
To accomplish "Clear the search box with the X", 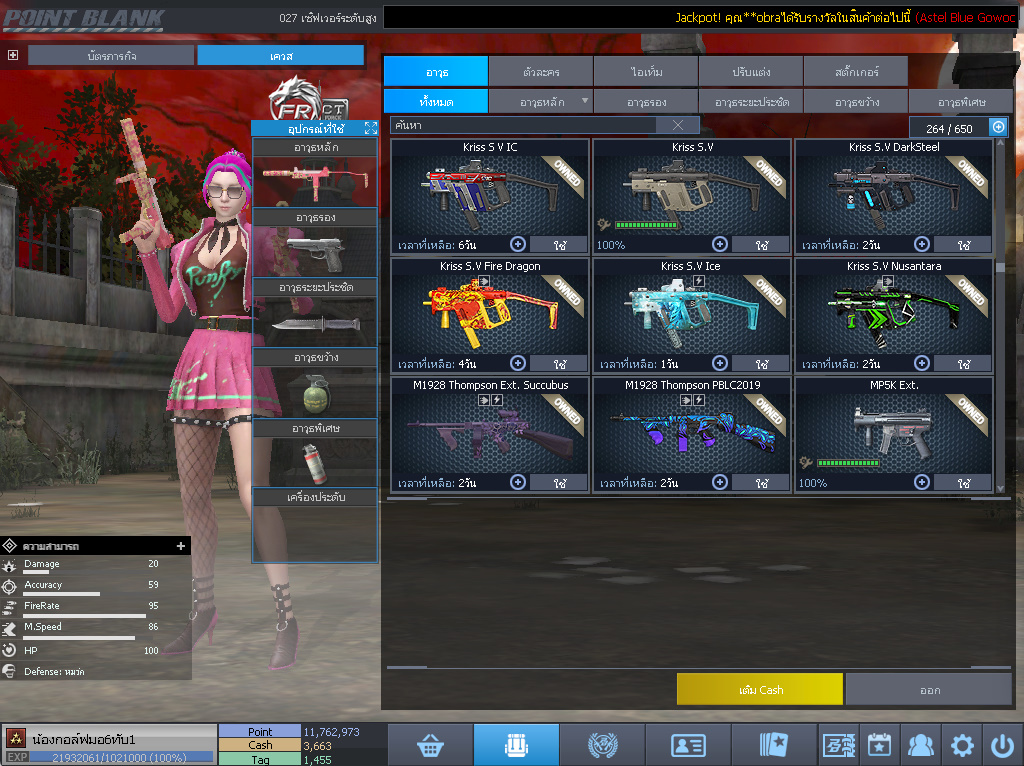I will click(678, 125).
